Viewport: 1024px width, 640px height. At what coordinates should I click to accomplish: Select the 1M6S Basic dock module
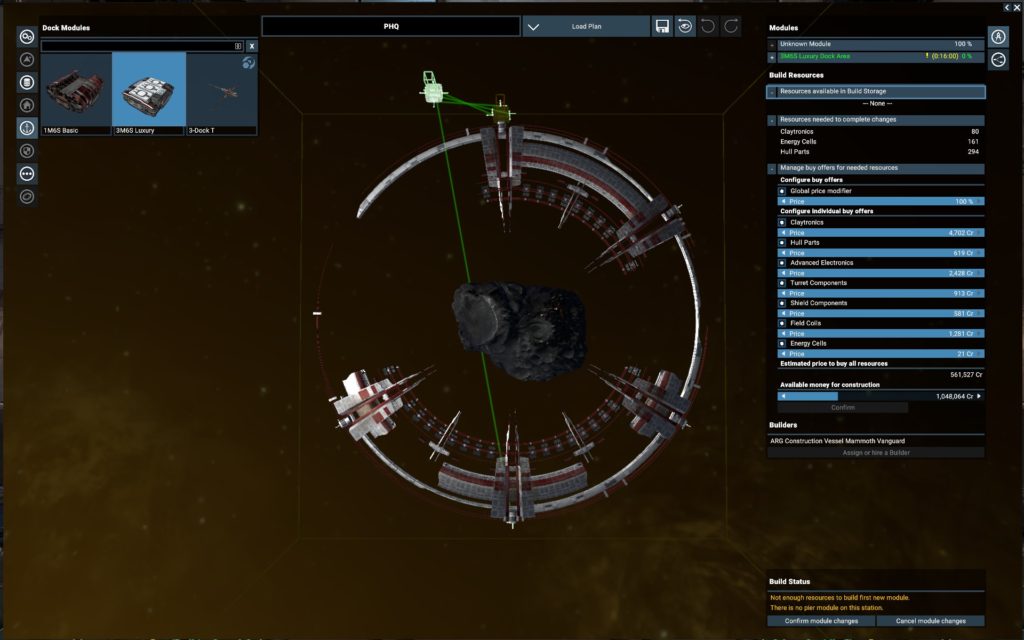(77, 94)
